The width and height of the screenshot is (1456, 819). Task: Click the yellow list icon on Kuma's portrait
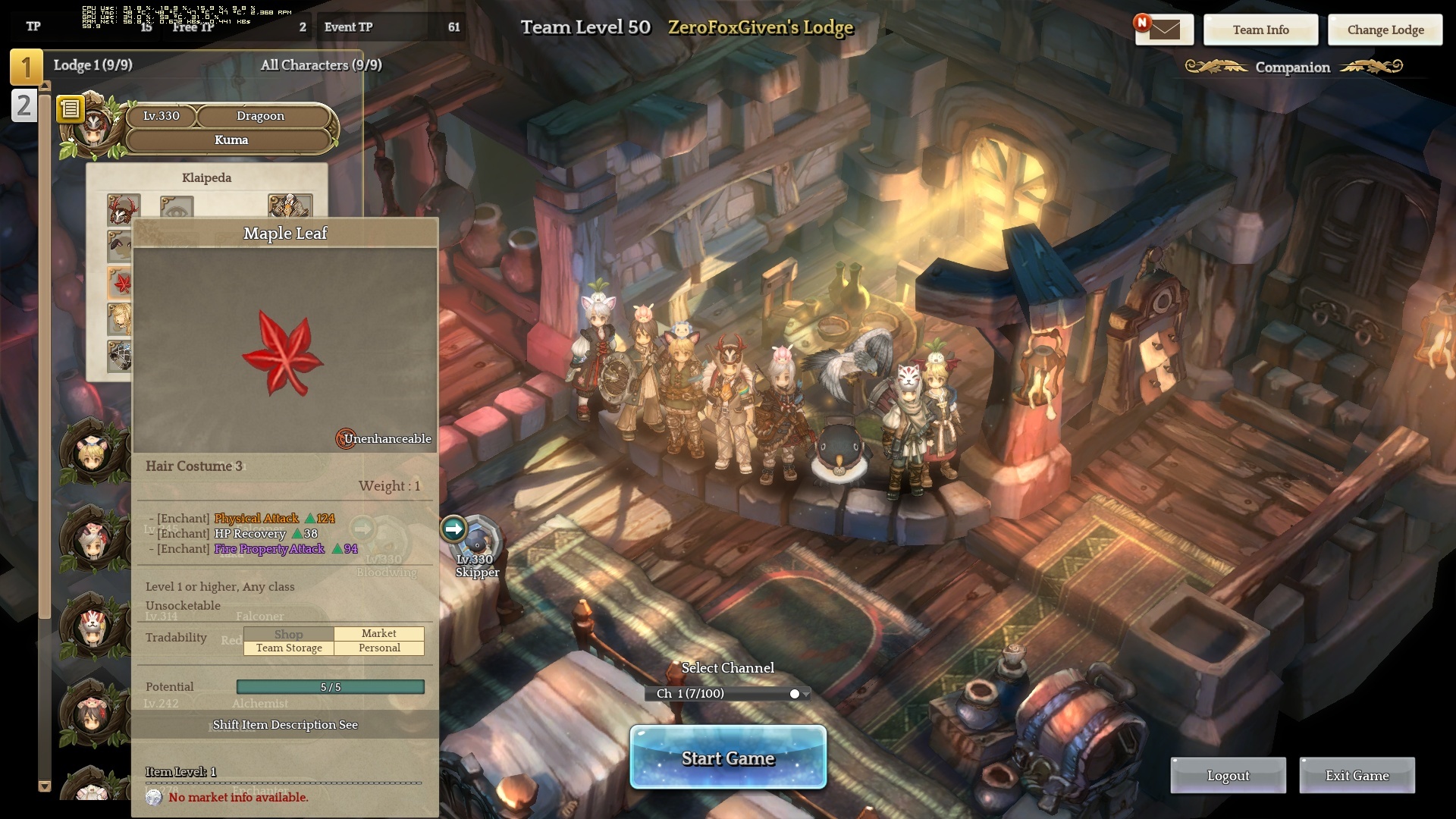tap(70, 109)
